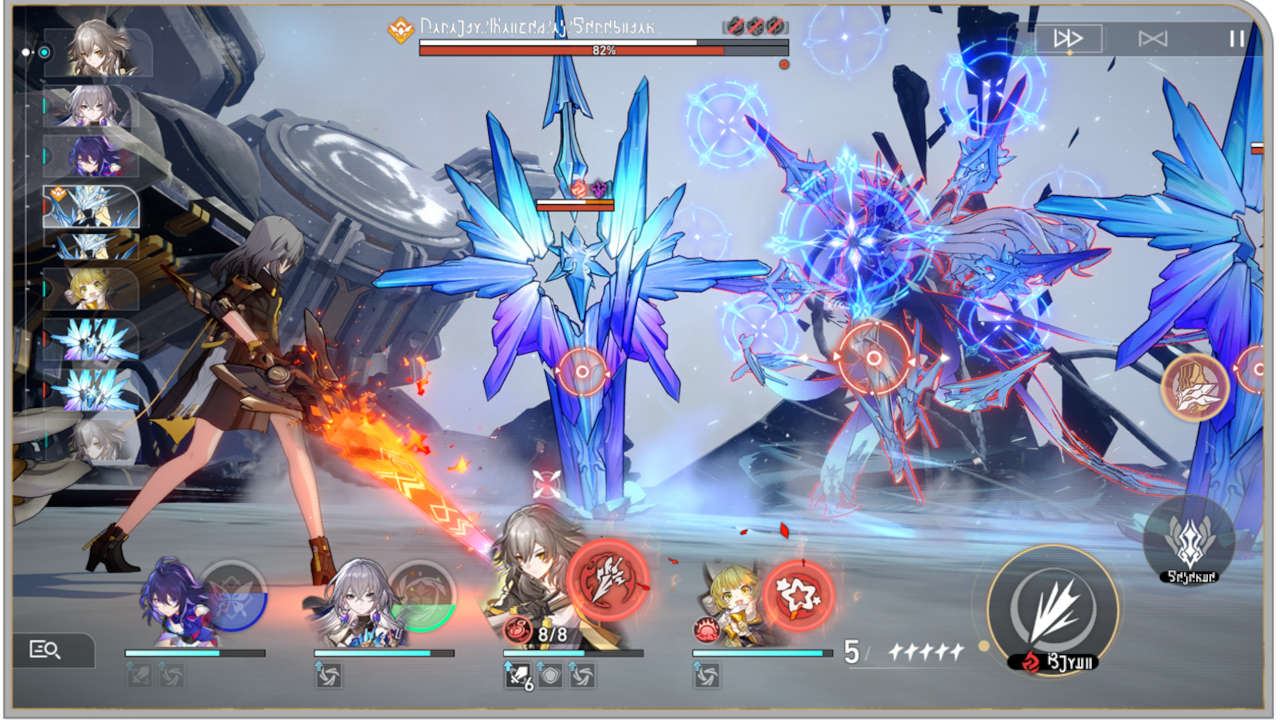
Task: Select the silver-haired character's green ultimate orb
Action: pos(422,596)
